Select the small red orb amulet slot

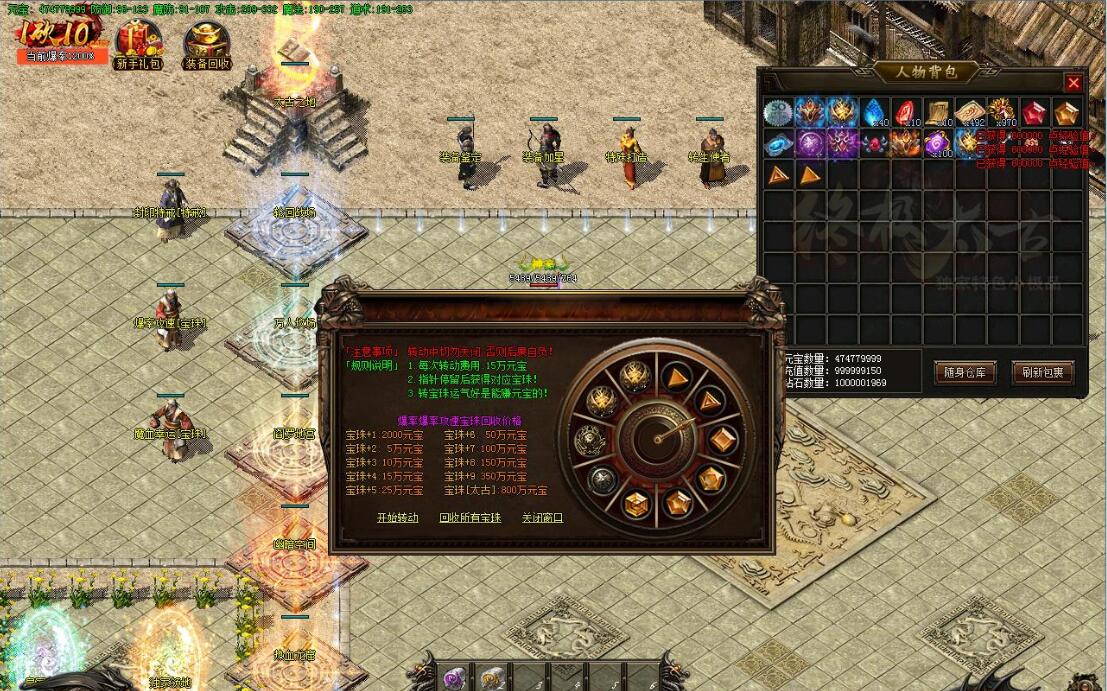874,144
